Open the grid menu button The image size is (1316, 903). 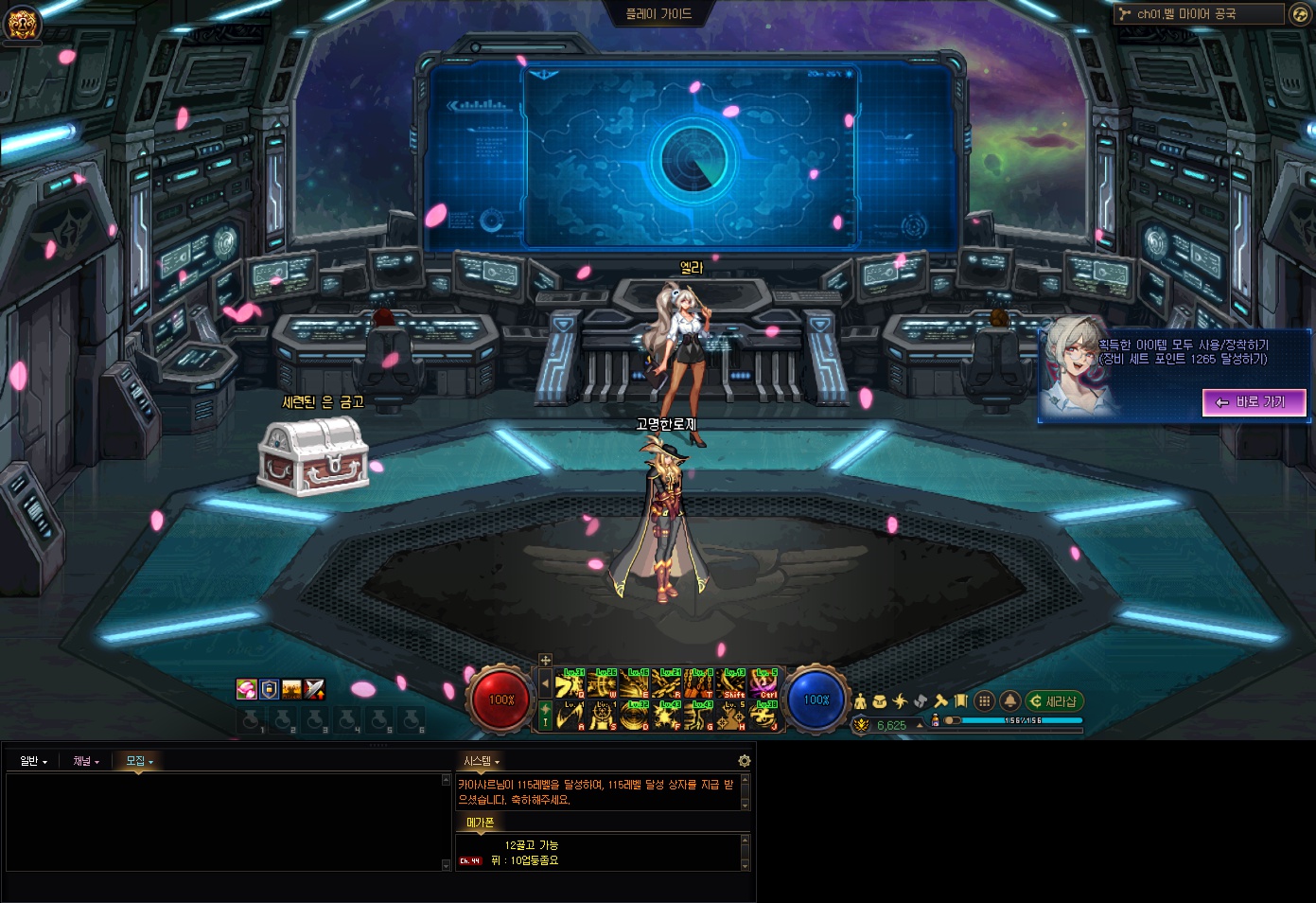coord(984,701)
